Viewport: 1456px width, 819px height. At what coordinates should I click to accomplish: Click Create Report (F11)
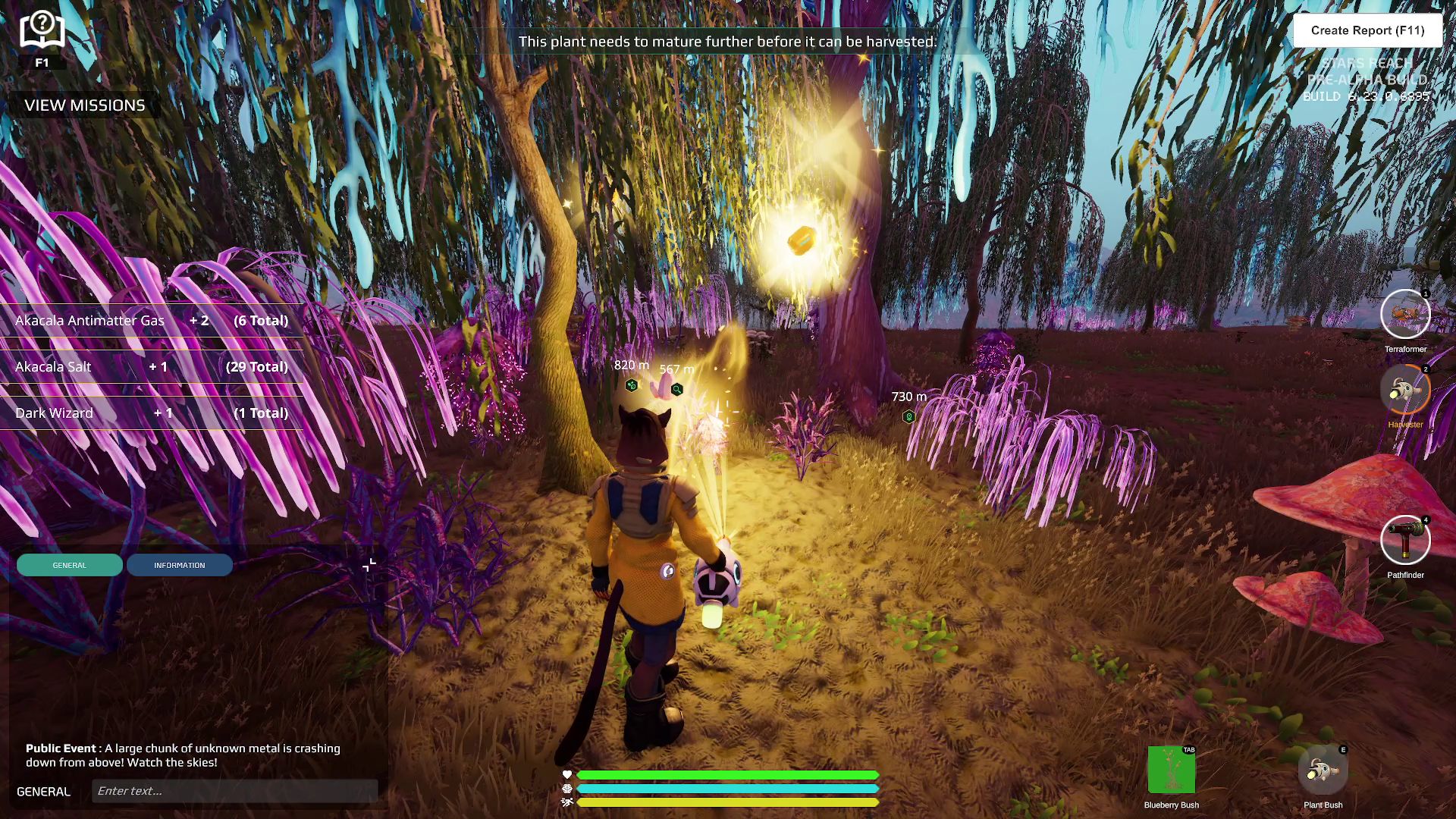click(1368, 30)
